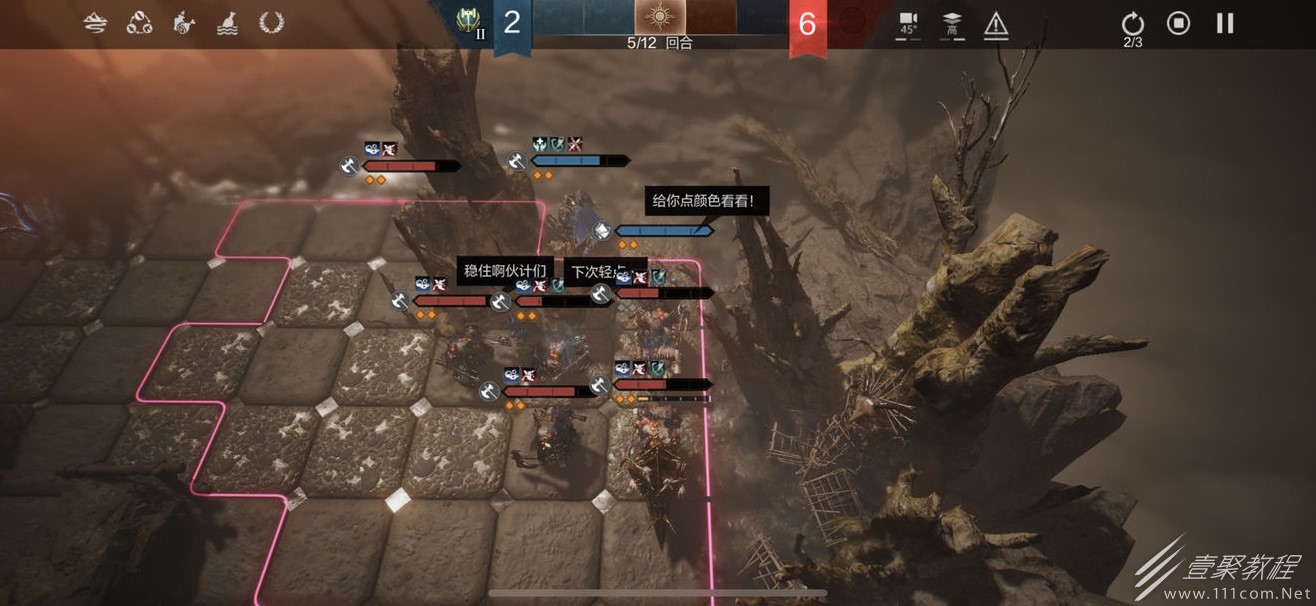
Task: Pause the battle
Action: pos(1225,23)
